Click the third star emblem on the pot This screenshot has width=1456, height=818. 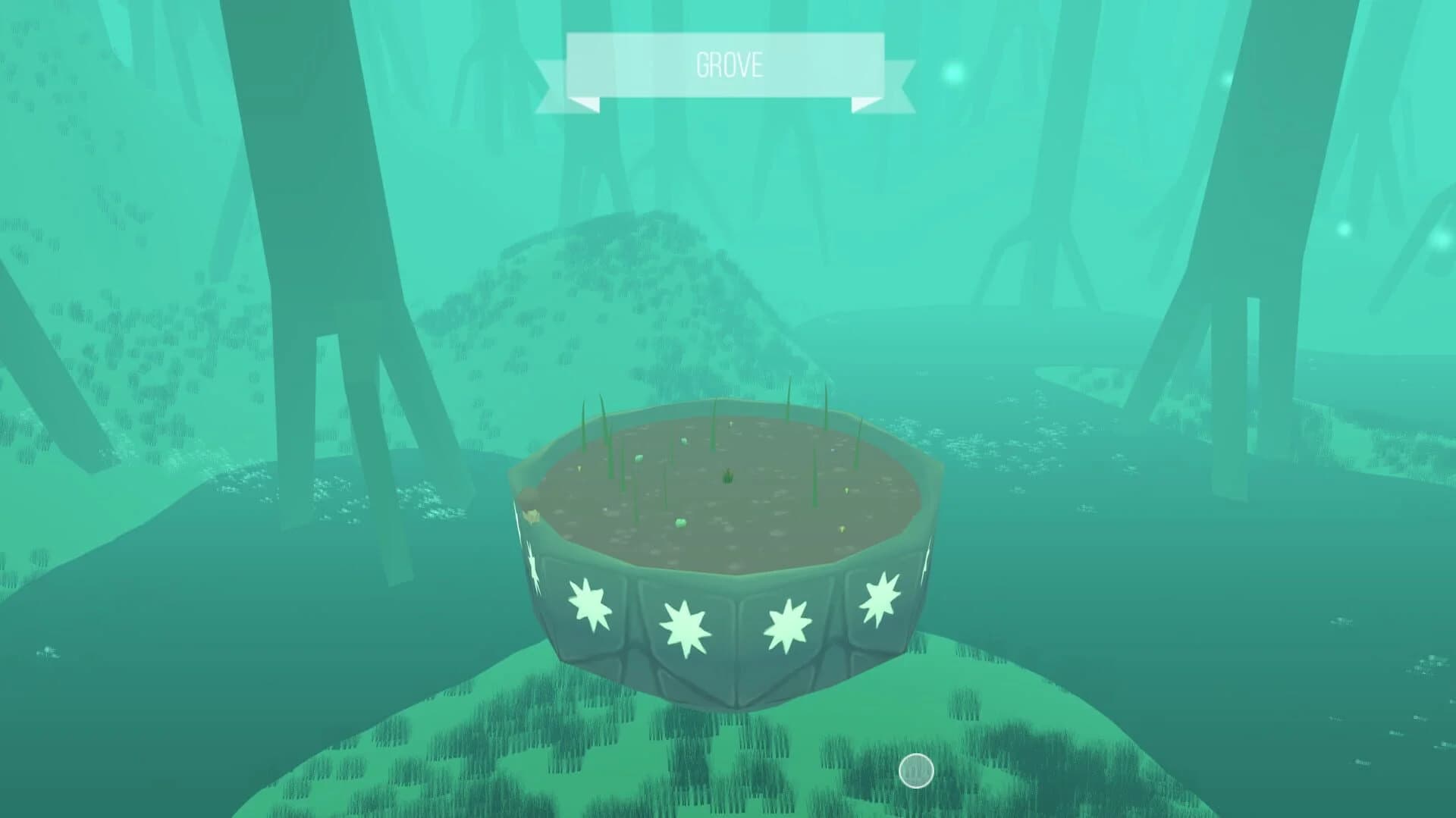pyautogui.click(x=785, y=625)
